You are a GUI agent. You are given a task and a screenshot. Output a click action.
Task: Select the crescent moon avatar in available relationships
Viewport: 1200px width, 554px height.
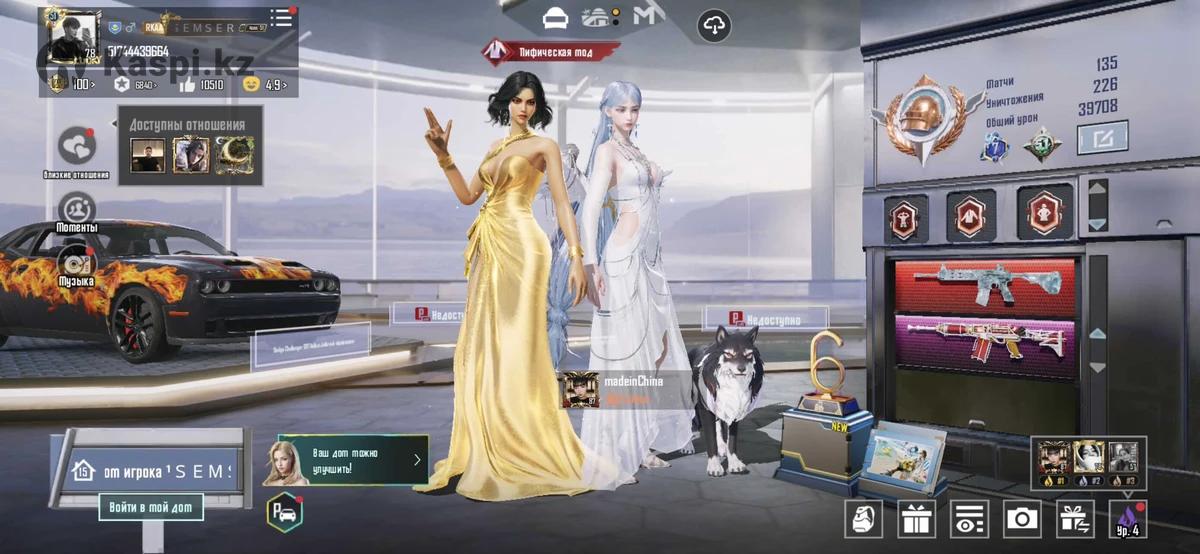[234, 155]
